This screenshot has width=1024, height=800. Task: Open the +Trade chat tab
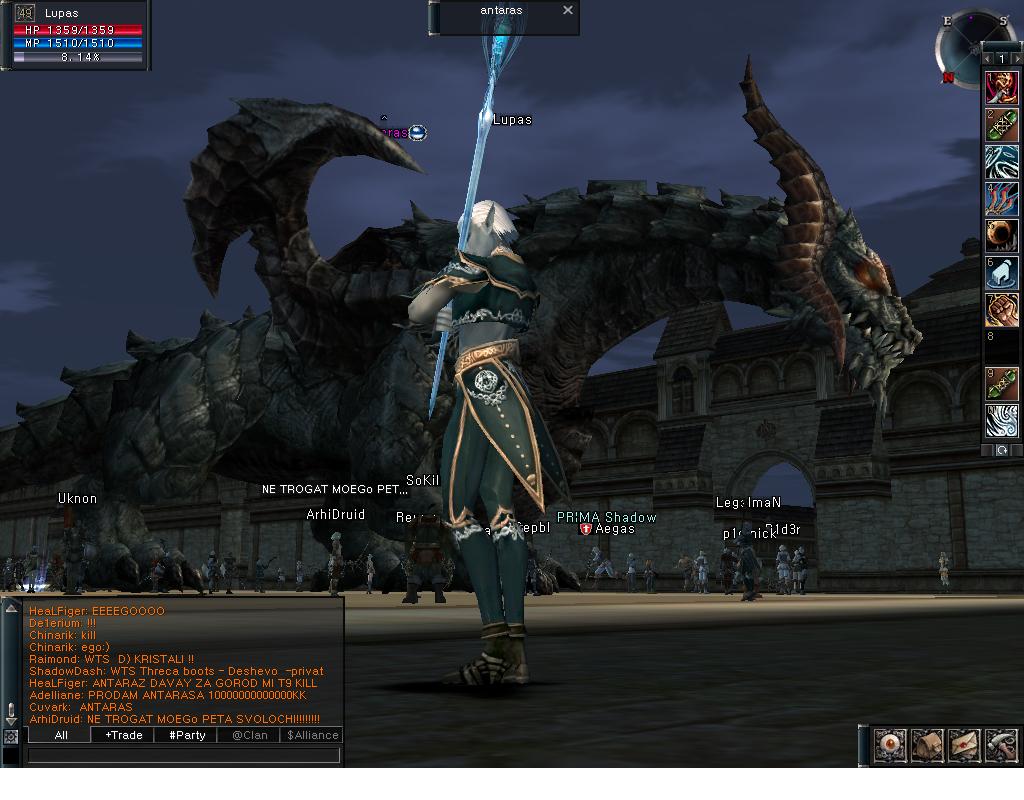click(123, 735)
